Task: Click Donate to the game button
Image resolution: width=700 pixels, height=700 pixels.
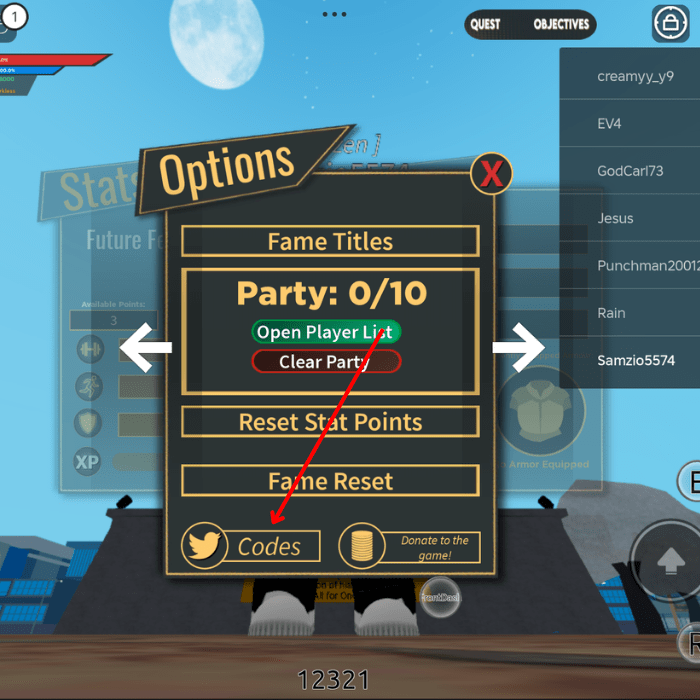Action: (x=411, y=546)
